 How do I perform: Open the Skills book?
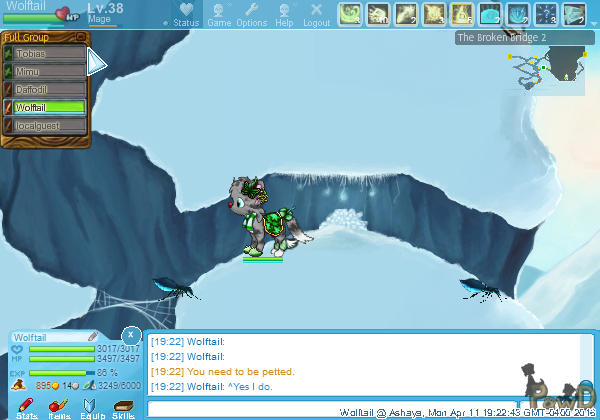pyautogui.click(x=123, y=408)
